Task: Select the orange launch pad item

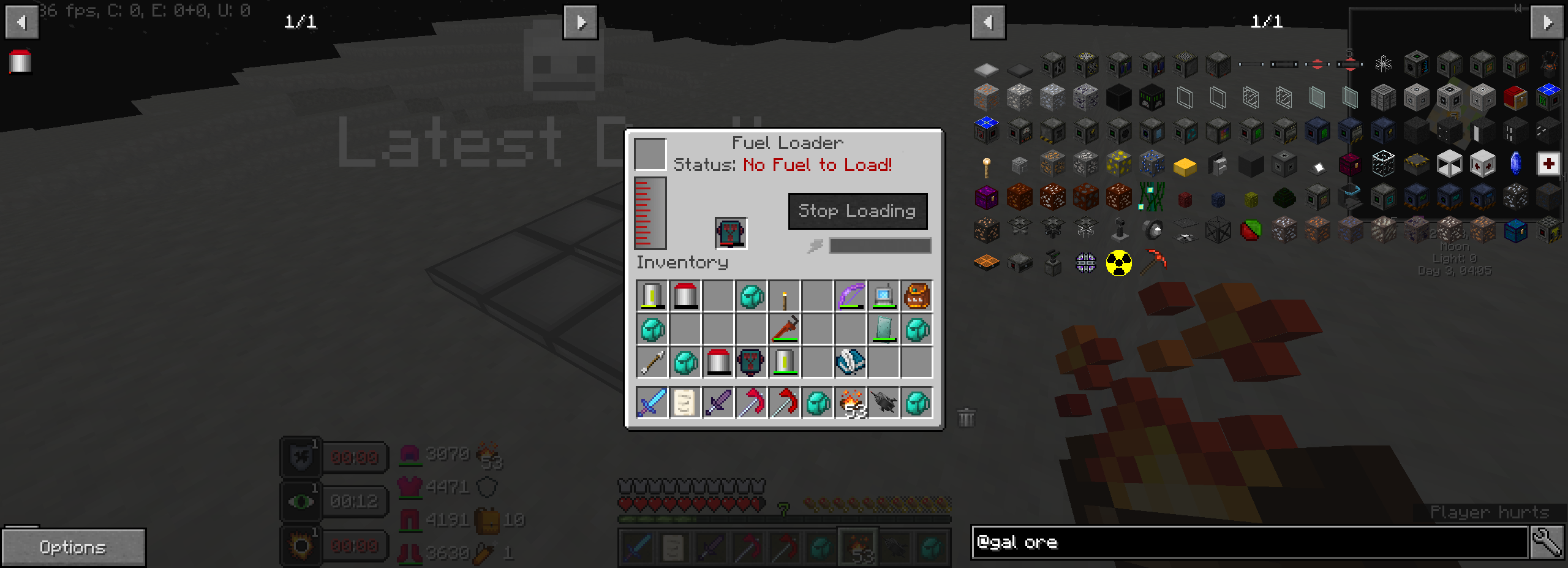Action: pos(987,262)
